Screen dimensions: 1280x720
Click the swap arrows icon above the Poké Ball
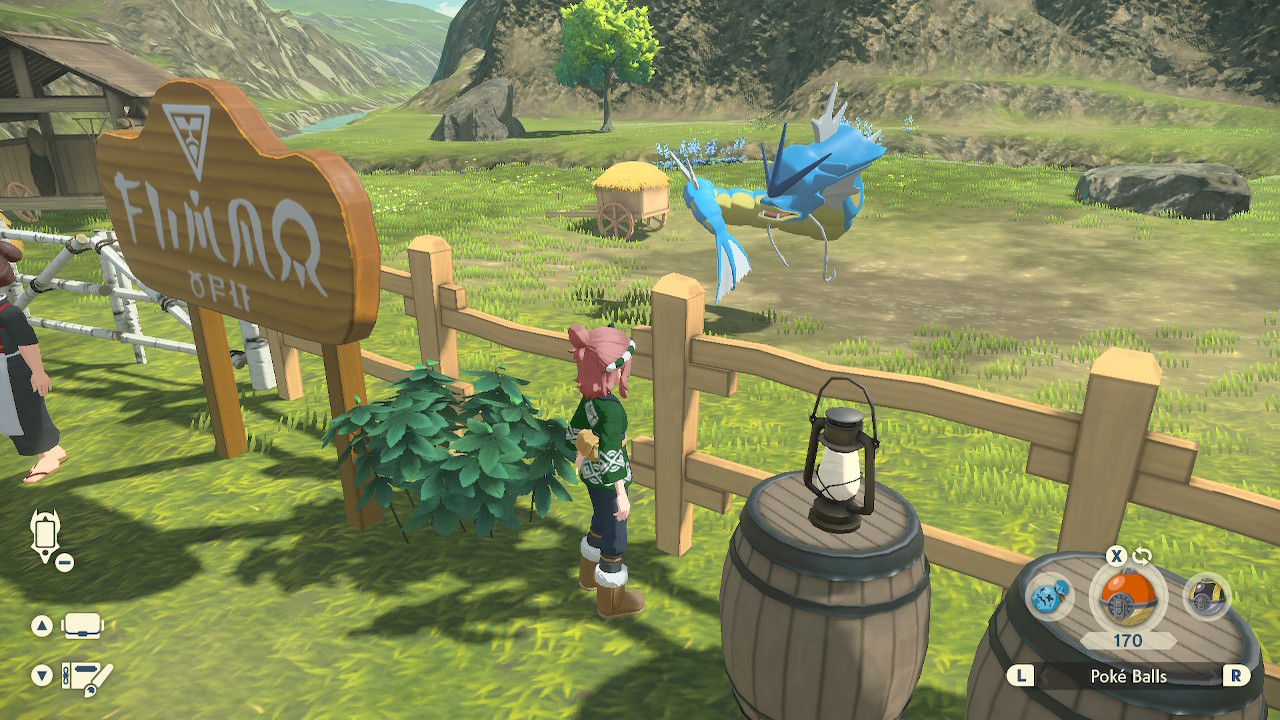coord(1142,556)
